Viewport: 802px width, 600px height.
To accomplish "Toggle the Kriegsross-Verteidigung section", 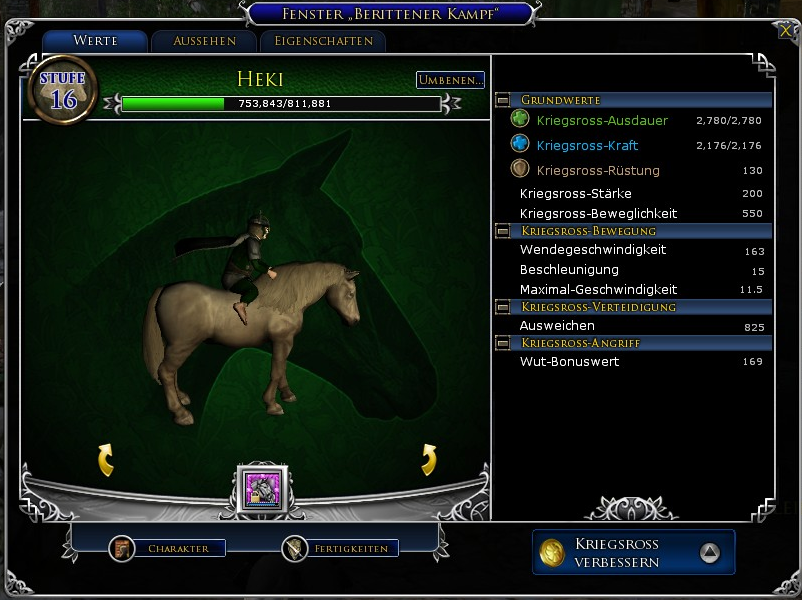I will pyautogui.click(x=503, y=307).
